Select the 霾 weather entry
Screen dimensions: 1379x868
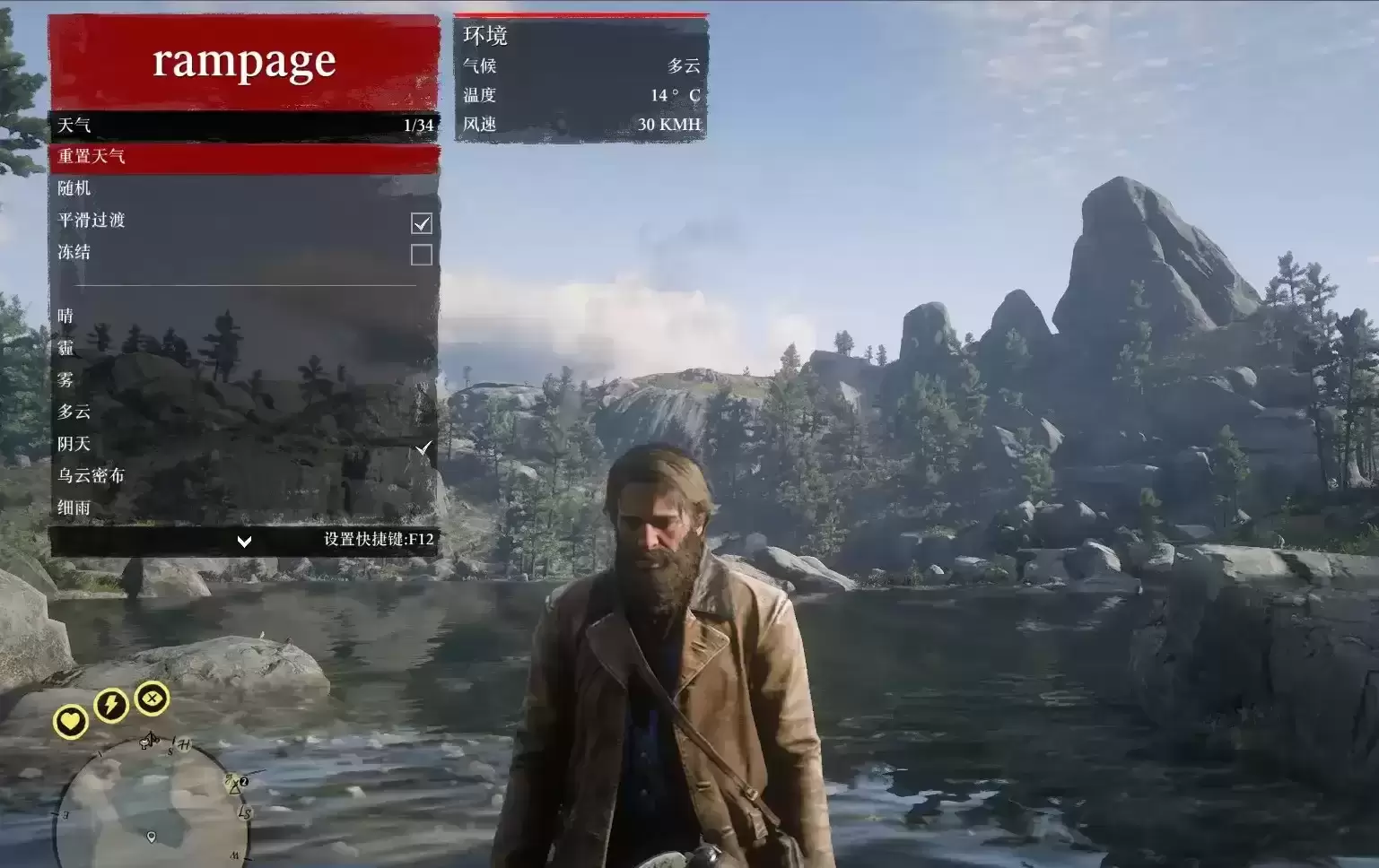243,348
